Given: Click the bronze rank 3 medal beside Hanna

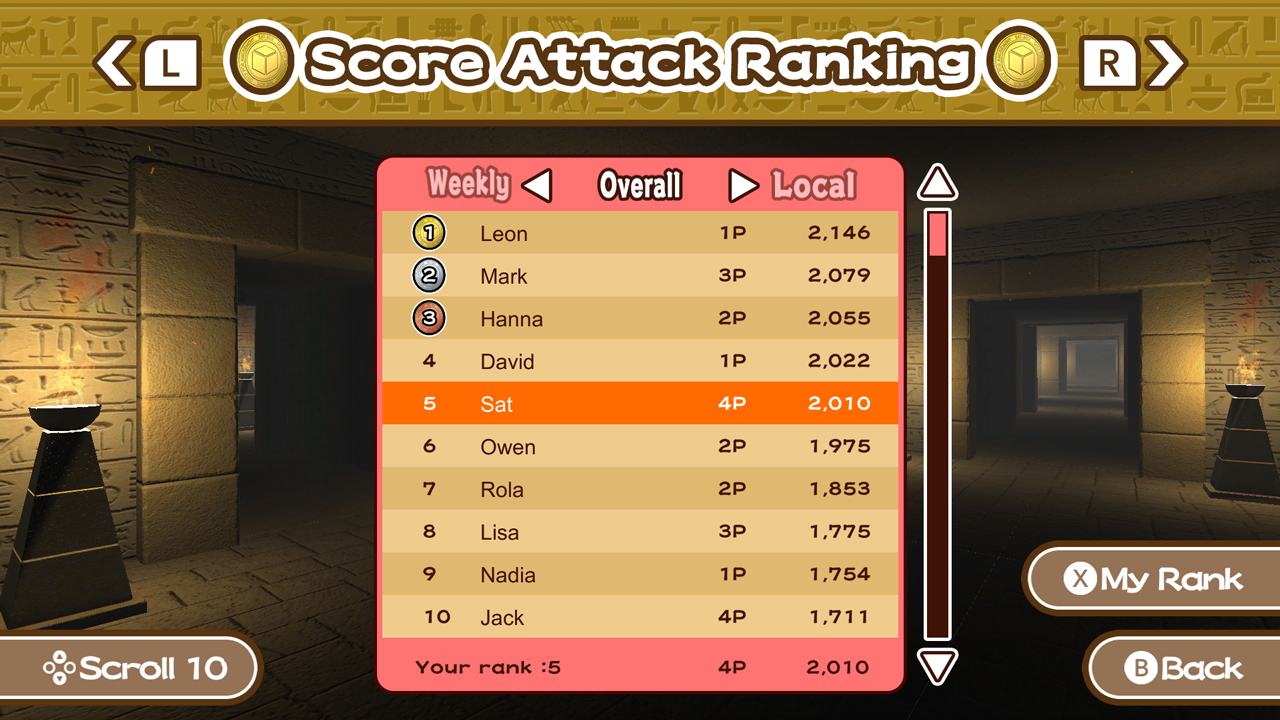Looking at the screenshot, I should 428,318.
